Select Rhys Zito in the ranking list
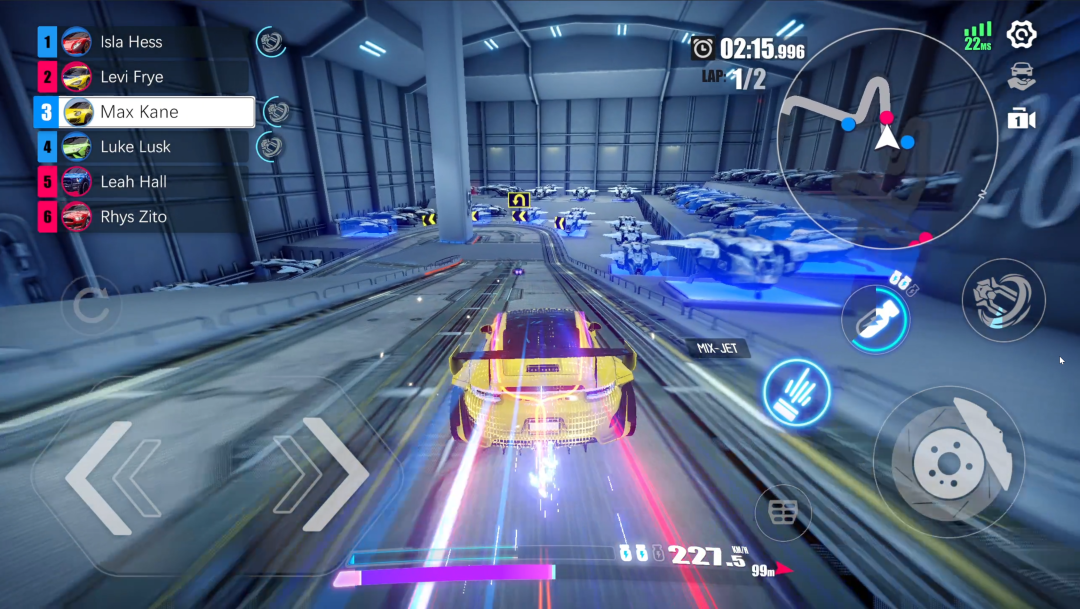 point(145,217)
